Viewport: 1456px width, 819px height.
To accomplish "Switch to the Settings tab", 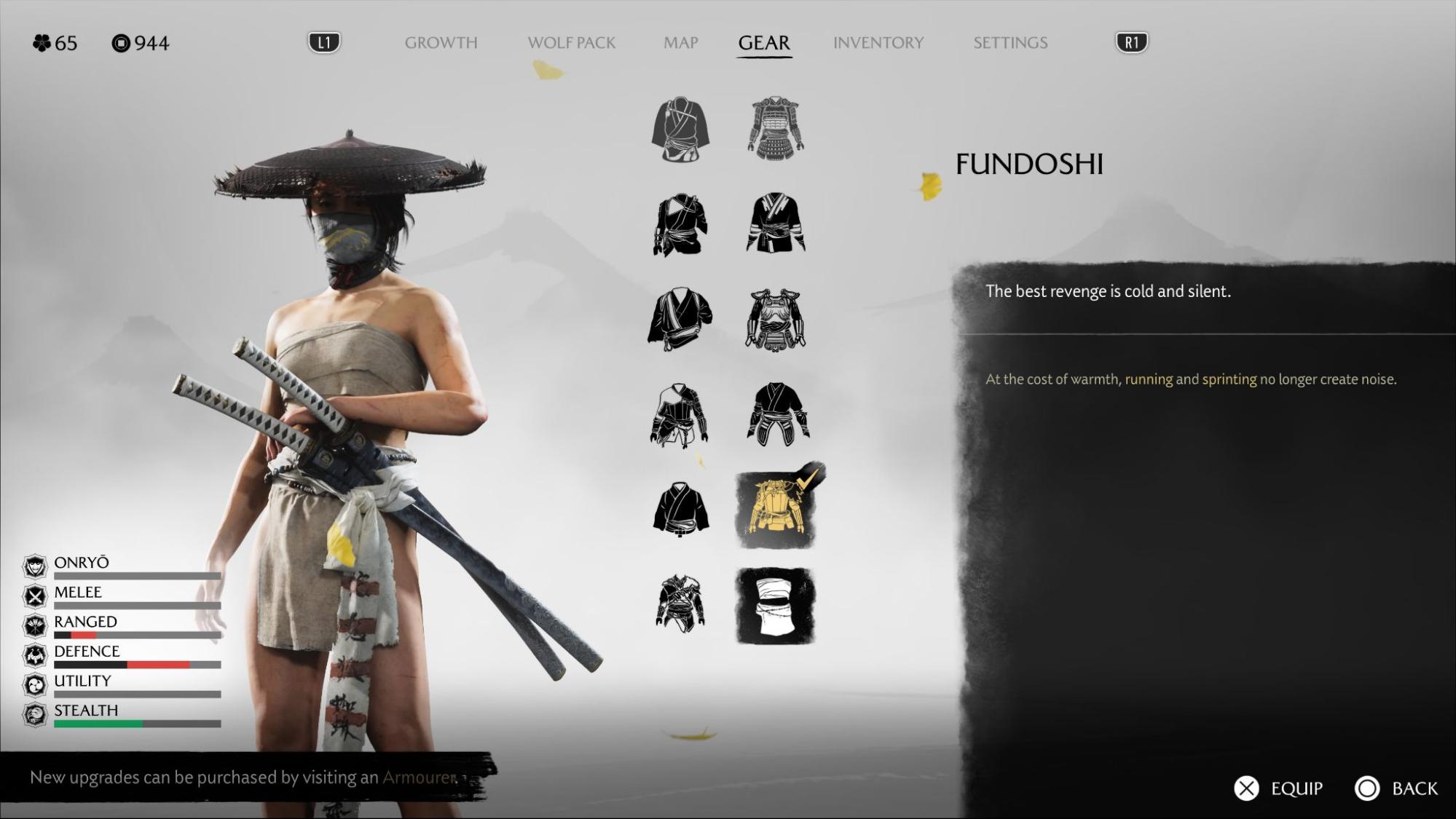I will 1010,43.
